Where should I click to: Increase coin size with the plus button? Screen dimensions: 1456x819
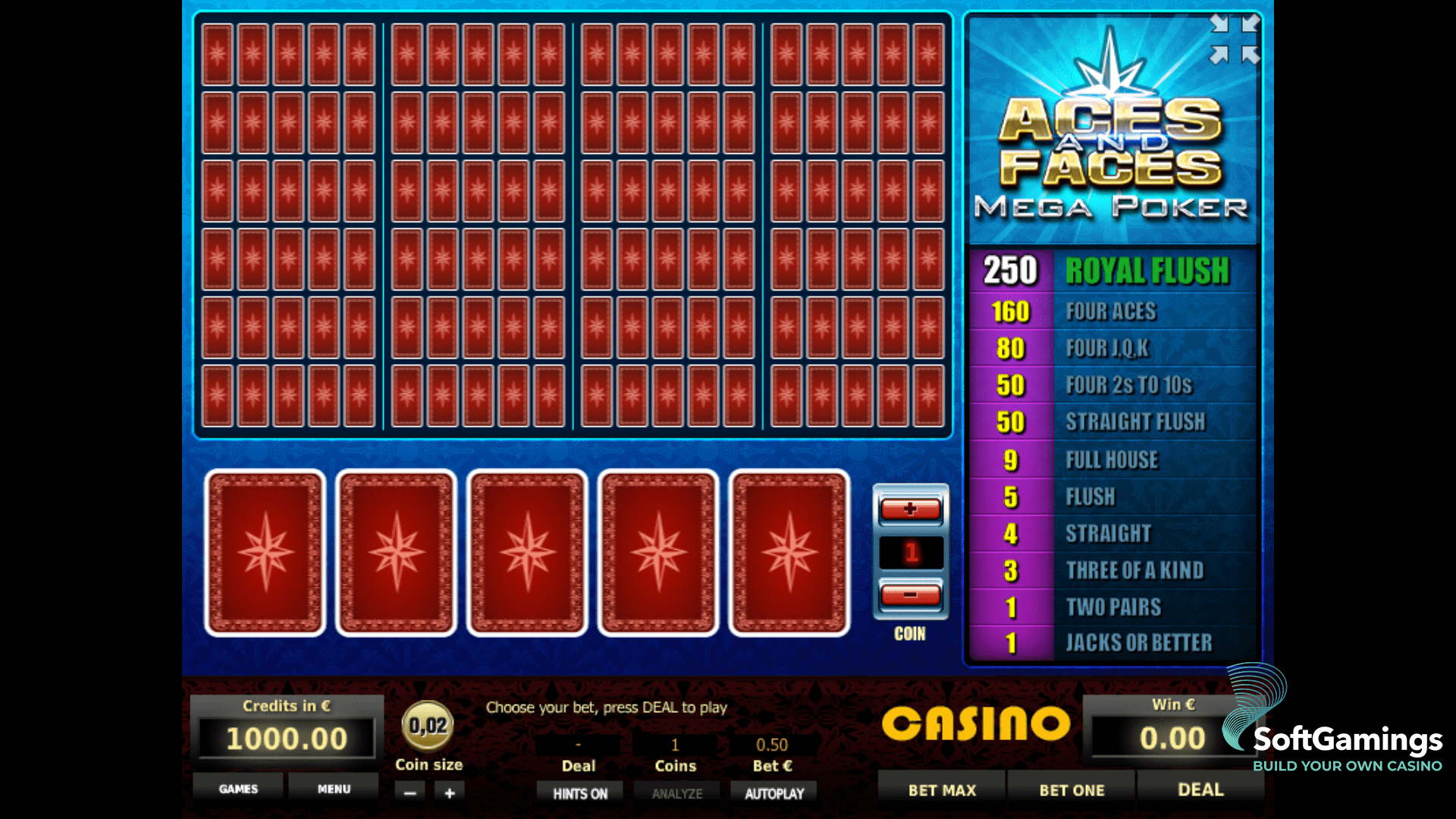449,792
